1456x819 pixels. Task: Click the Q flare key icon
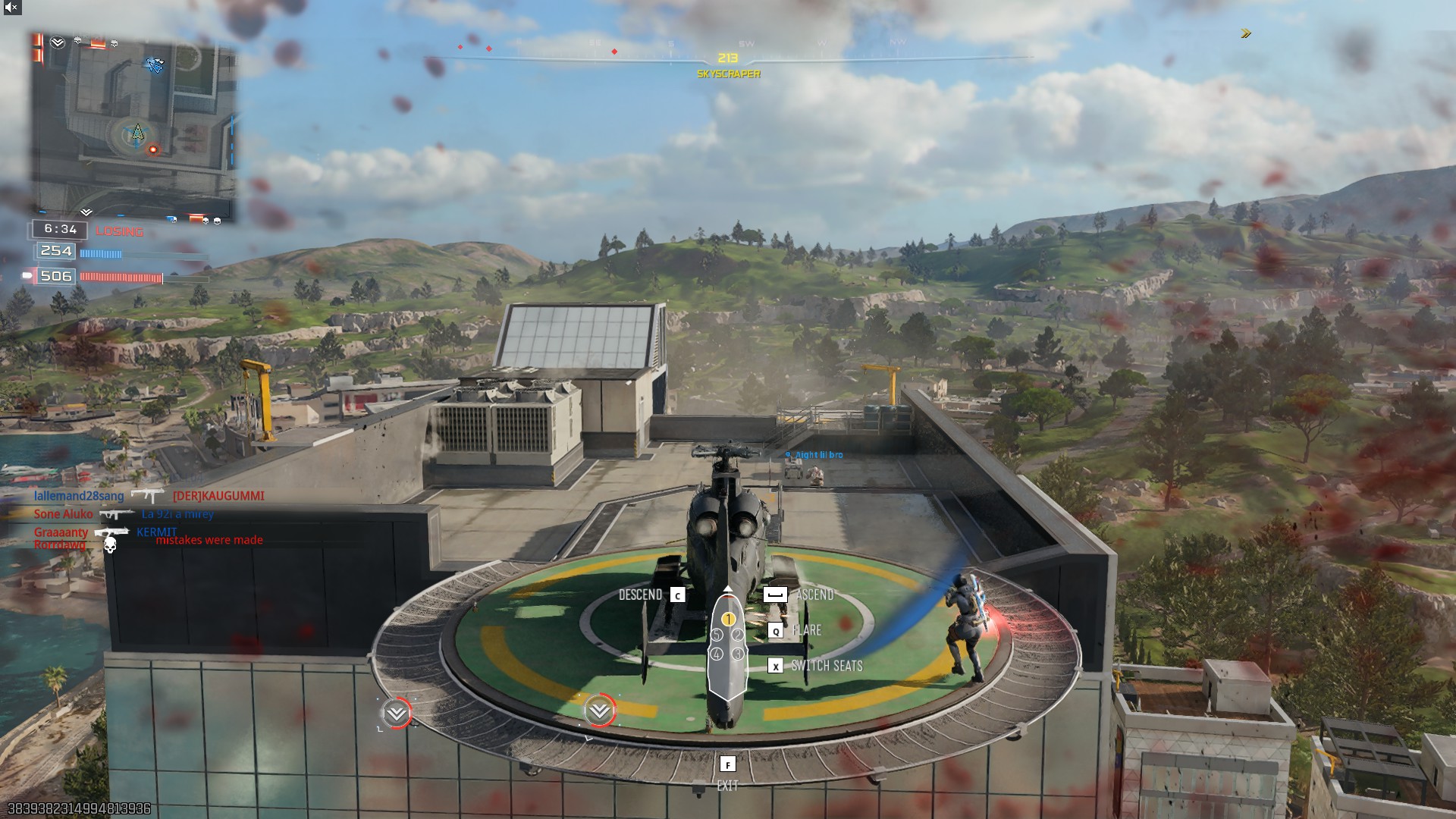coord(775,629)
